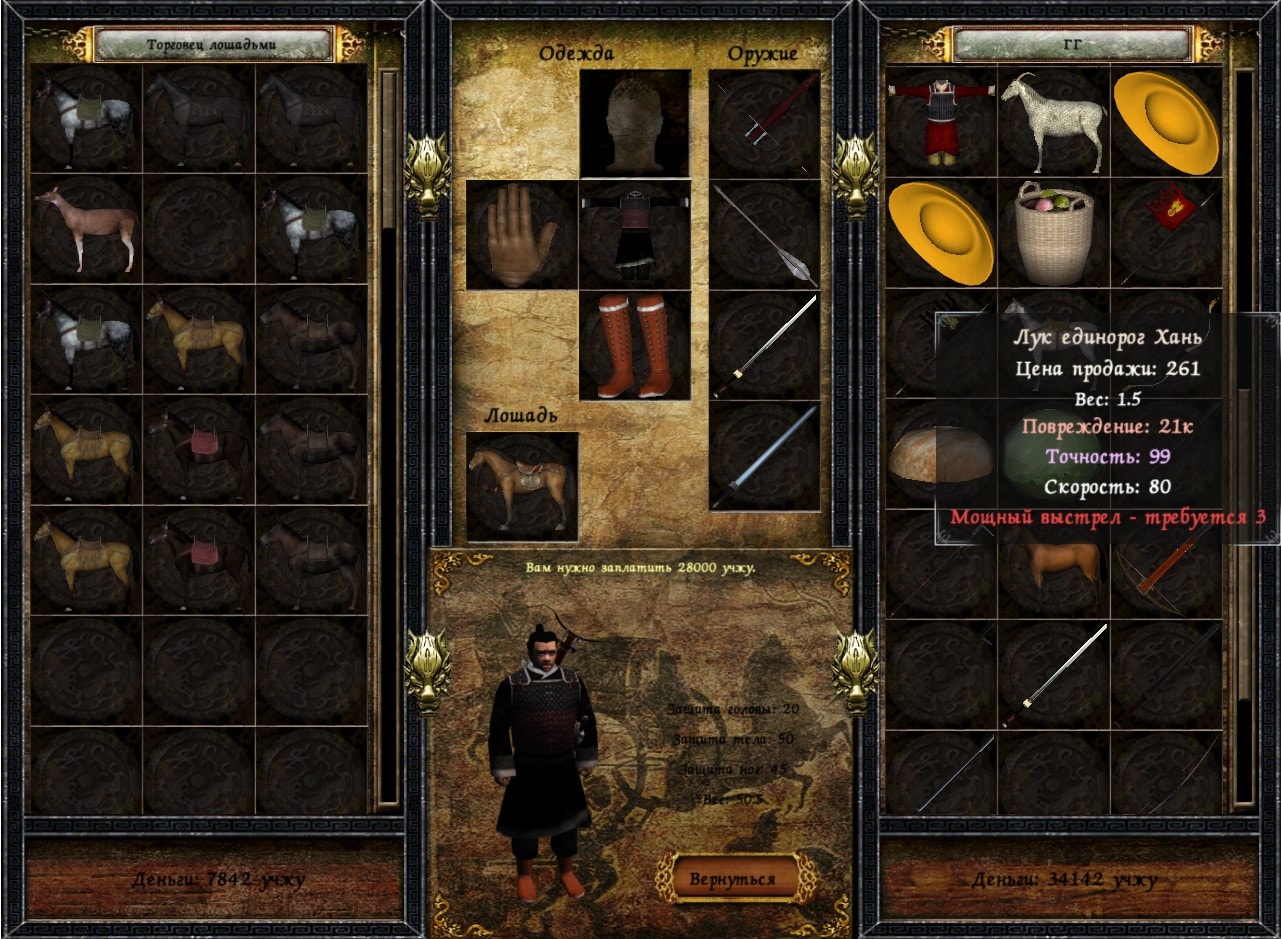Click the equipped orange boots slot
The height and width of the screenshot is (939, 1281).
[x=635, y=345]
